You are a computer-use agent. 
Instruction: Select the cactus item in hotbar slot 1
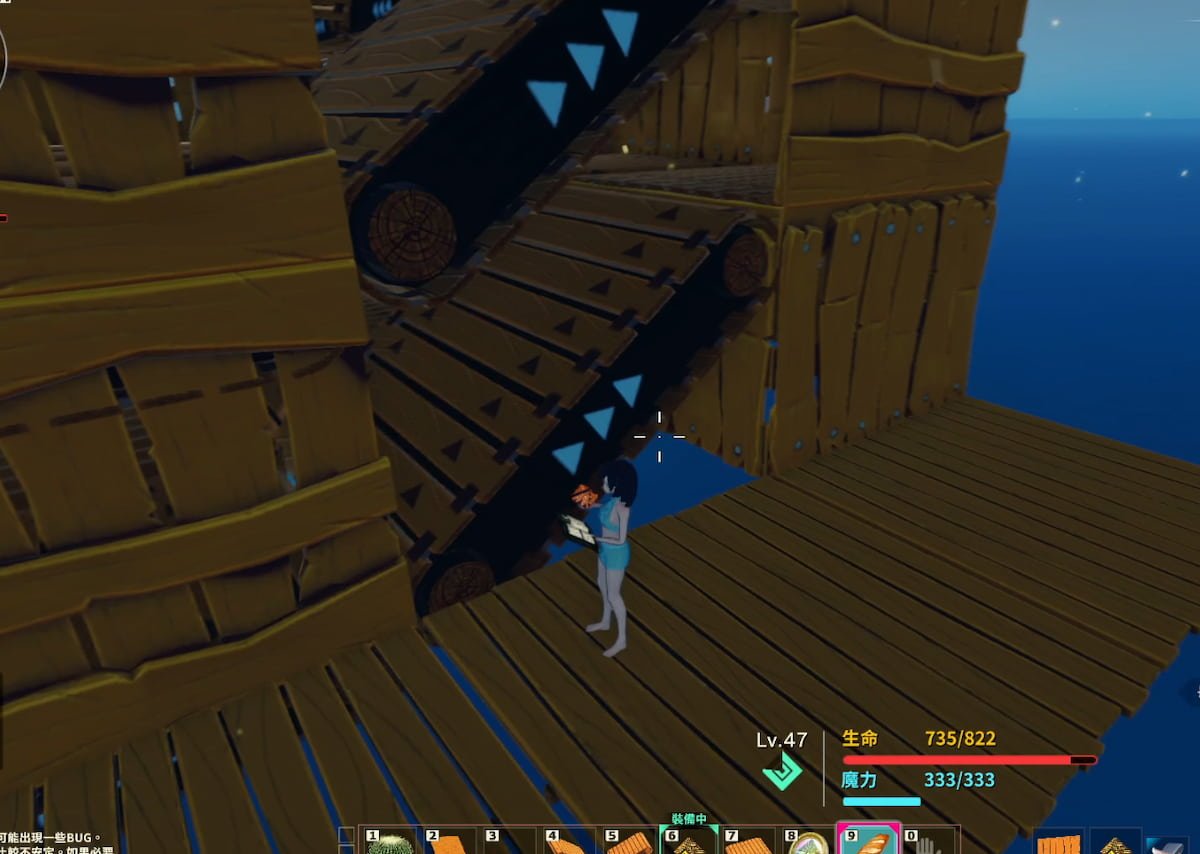pyautogui.click(x=391, y=844)
